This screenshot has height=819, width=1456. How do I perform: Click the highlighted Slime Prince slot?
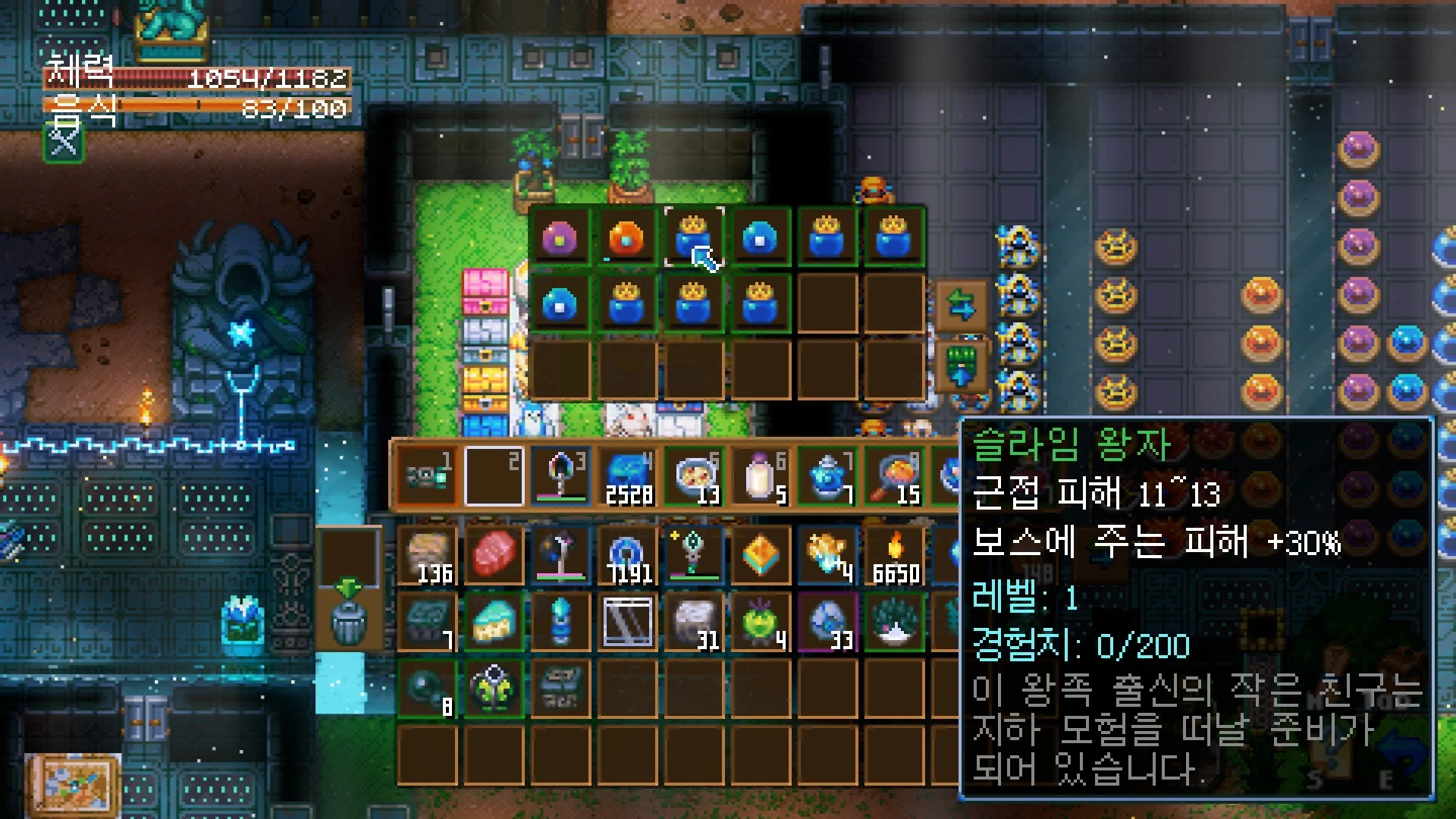[693, 237]
